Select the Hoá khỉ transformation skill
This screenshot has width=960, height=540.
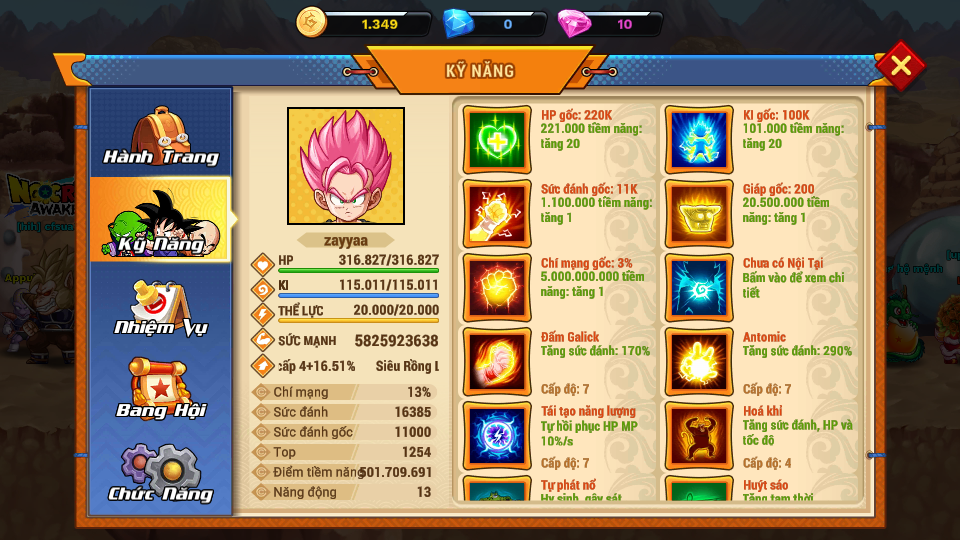[698, 435]
